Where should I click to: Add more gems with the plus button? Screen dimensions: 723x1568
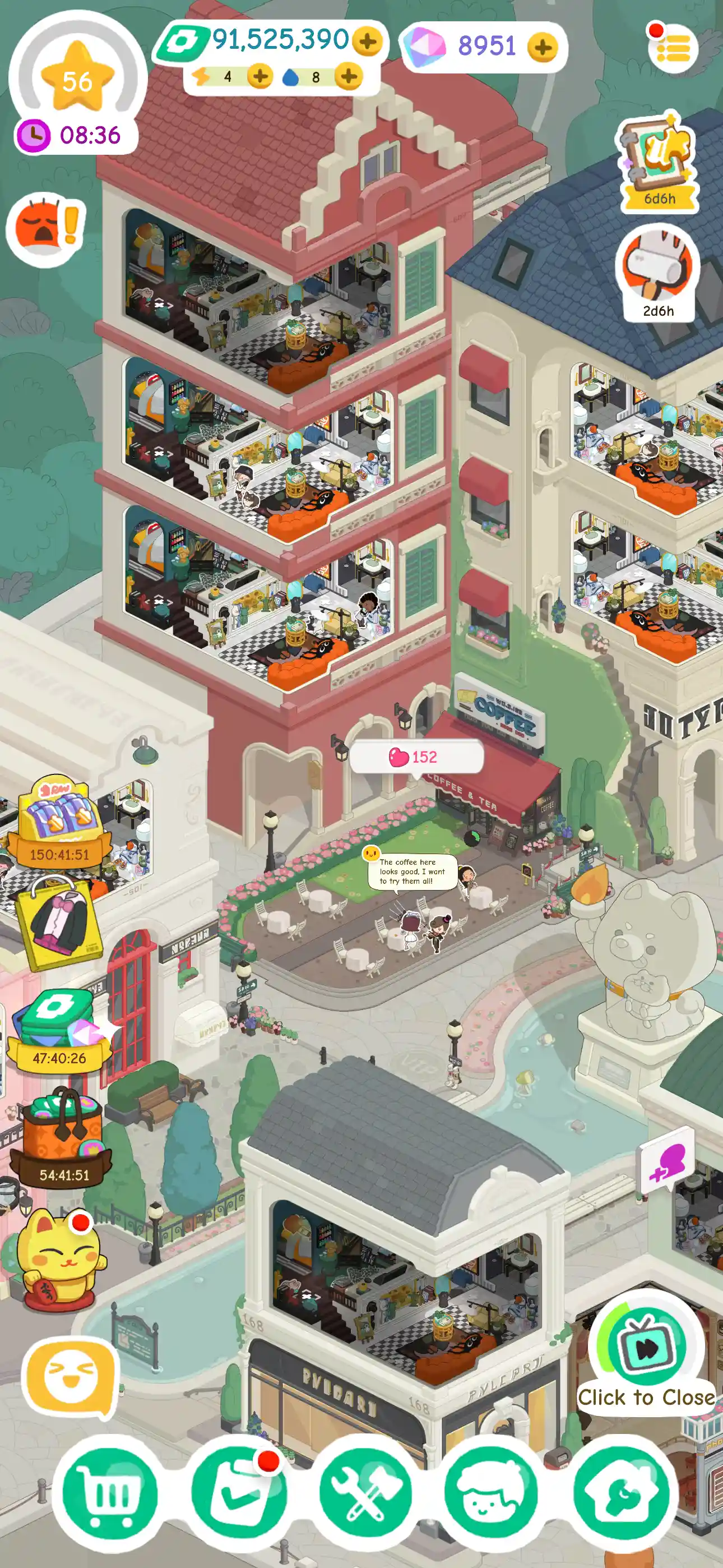[x=544, y=49]
